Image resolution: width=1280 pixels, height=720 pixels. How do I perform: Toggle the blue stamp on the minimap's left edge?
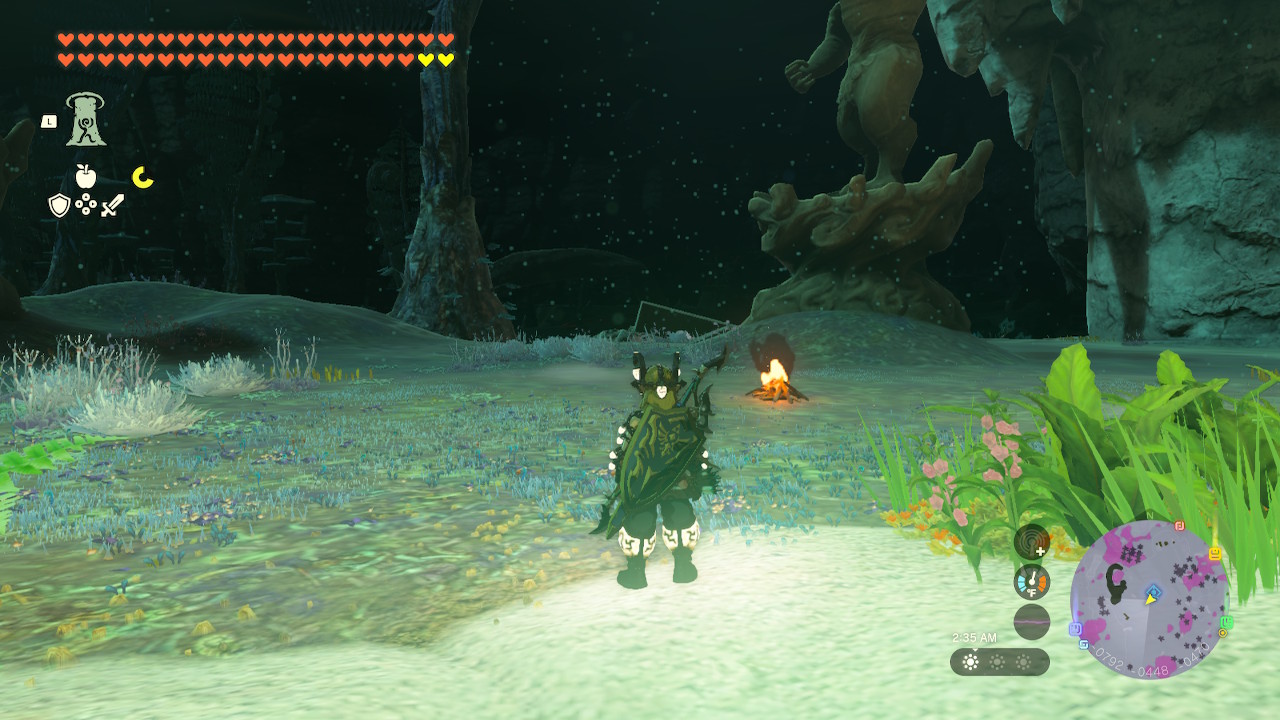(1077, 629)
